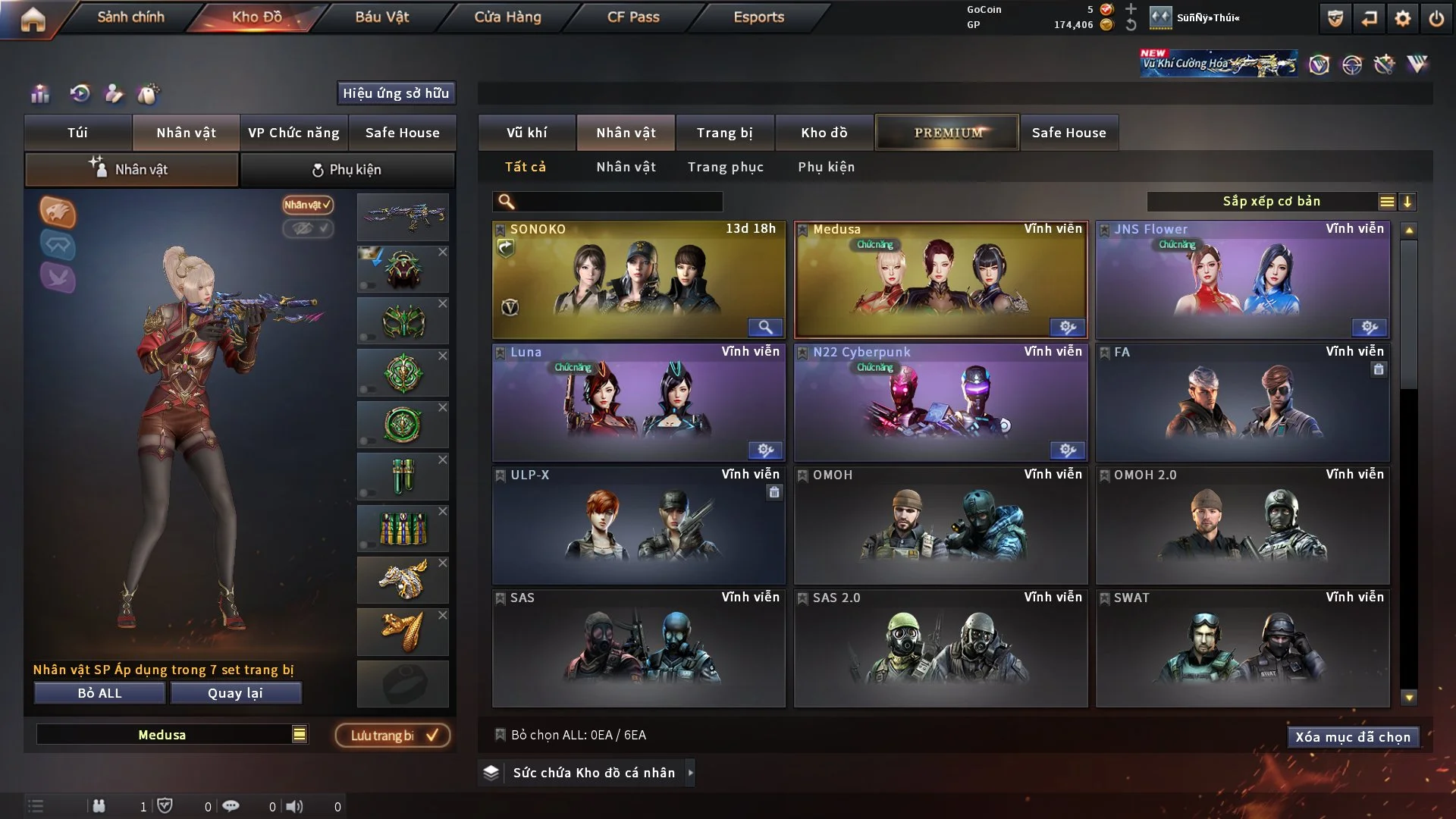Switch to the Cửa Hàng shop tab
Viewport: 1456px width, 819px height.
[507, 17]
